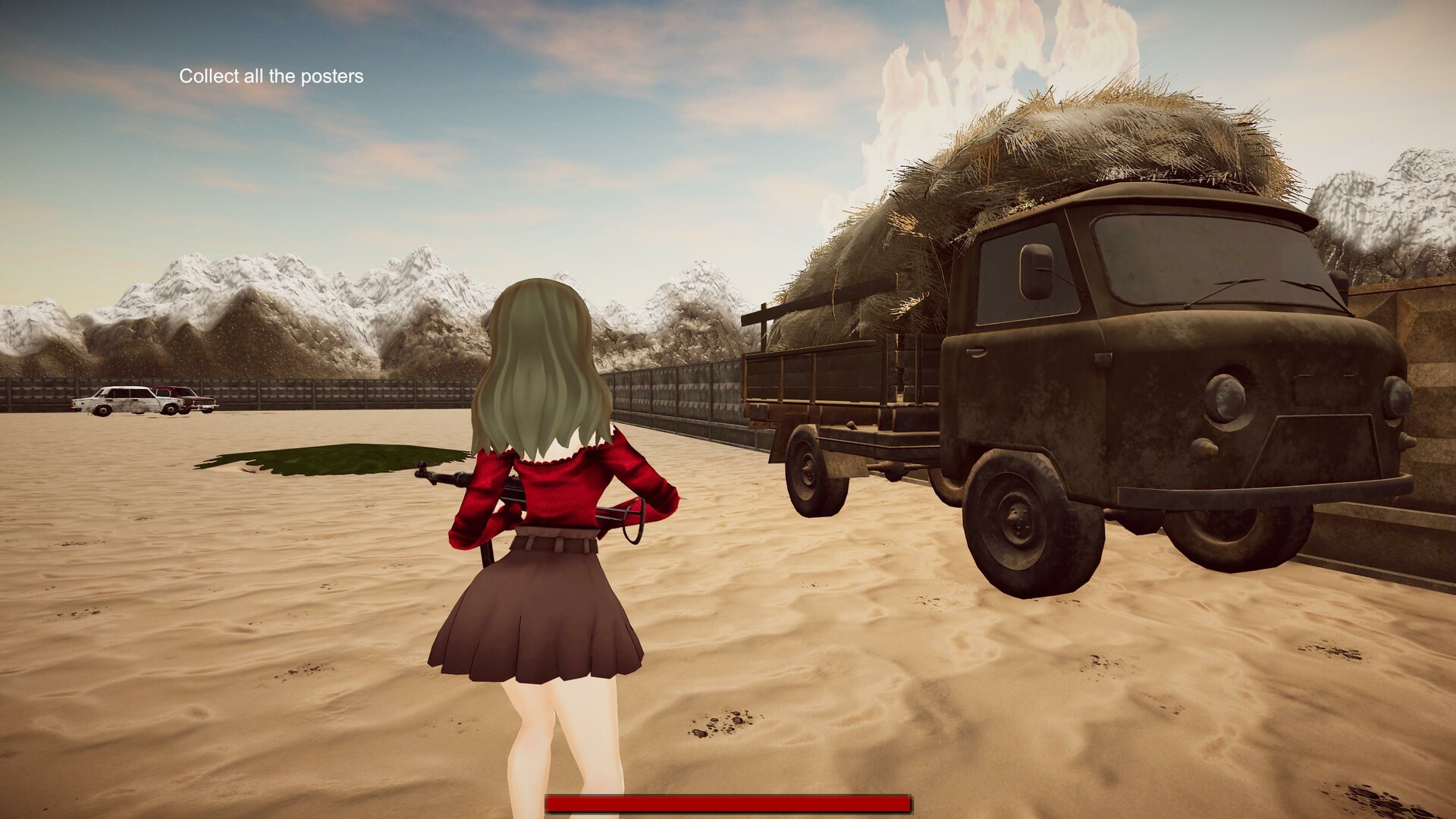Image resolution: width=1456 pixels, height=819 pixels.
Task: Click the 'Collect all the posters' objective text
Action: [x=271, y=76]
